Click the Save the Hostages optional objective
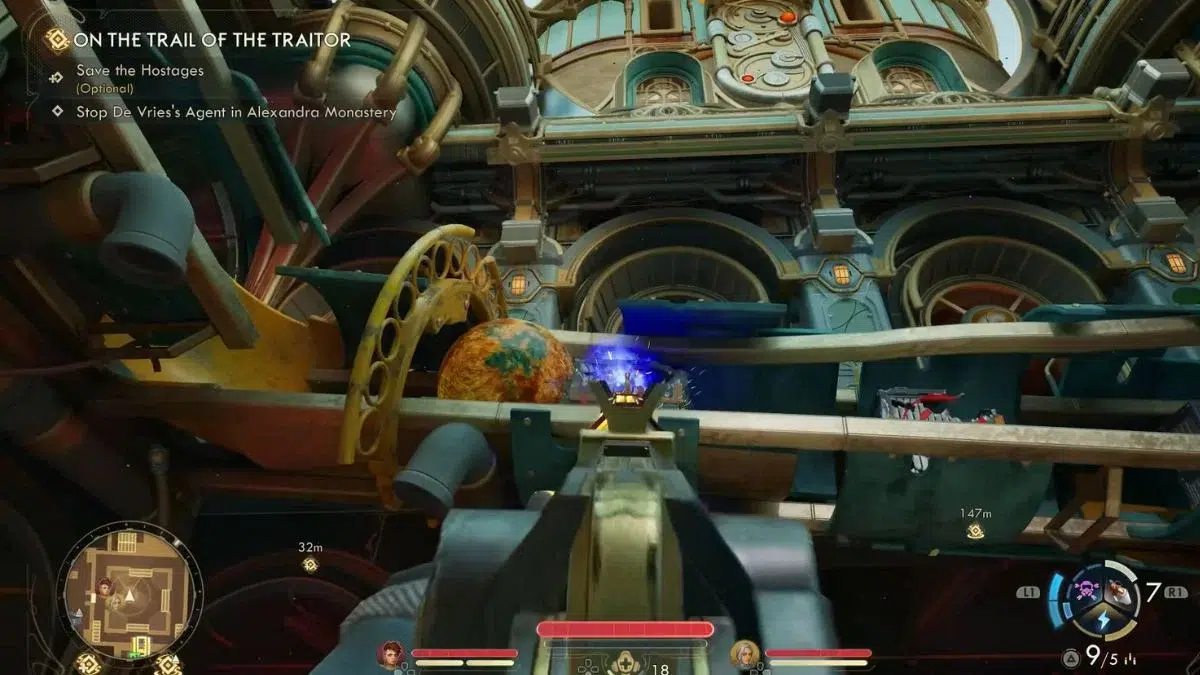 (140, 71)
